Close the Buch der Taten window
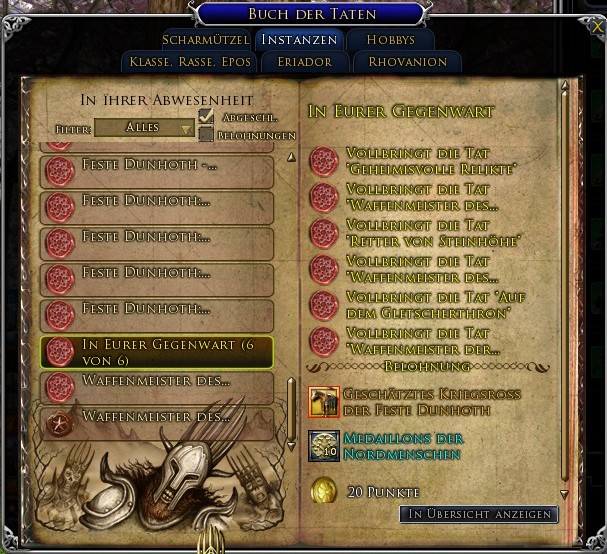The image size is (607, 554). 597,28
